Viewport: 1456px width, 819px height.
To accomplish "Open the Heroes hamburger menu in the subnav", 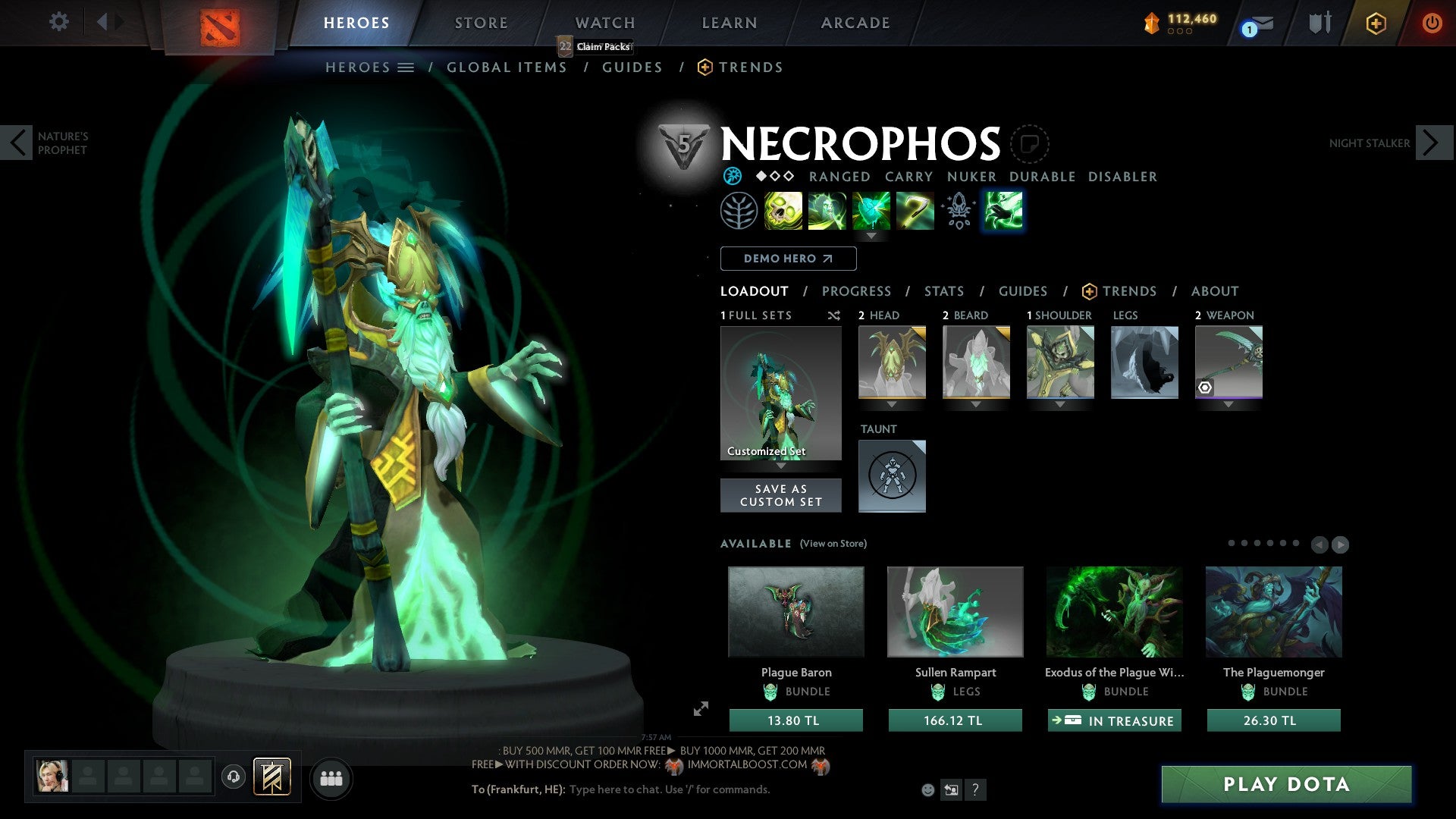I will click(x=407, y=67).
